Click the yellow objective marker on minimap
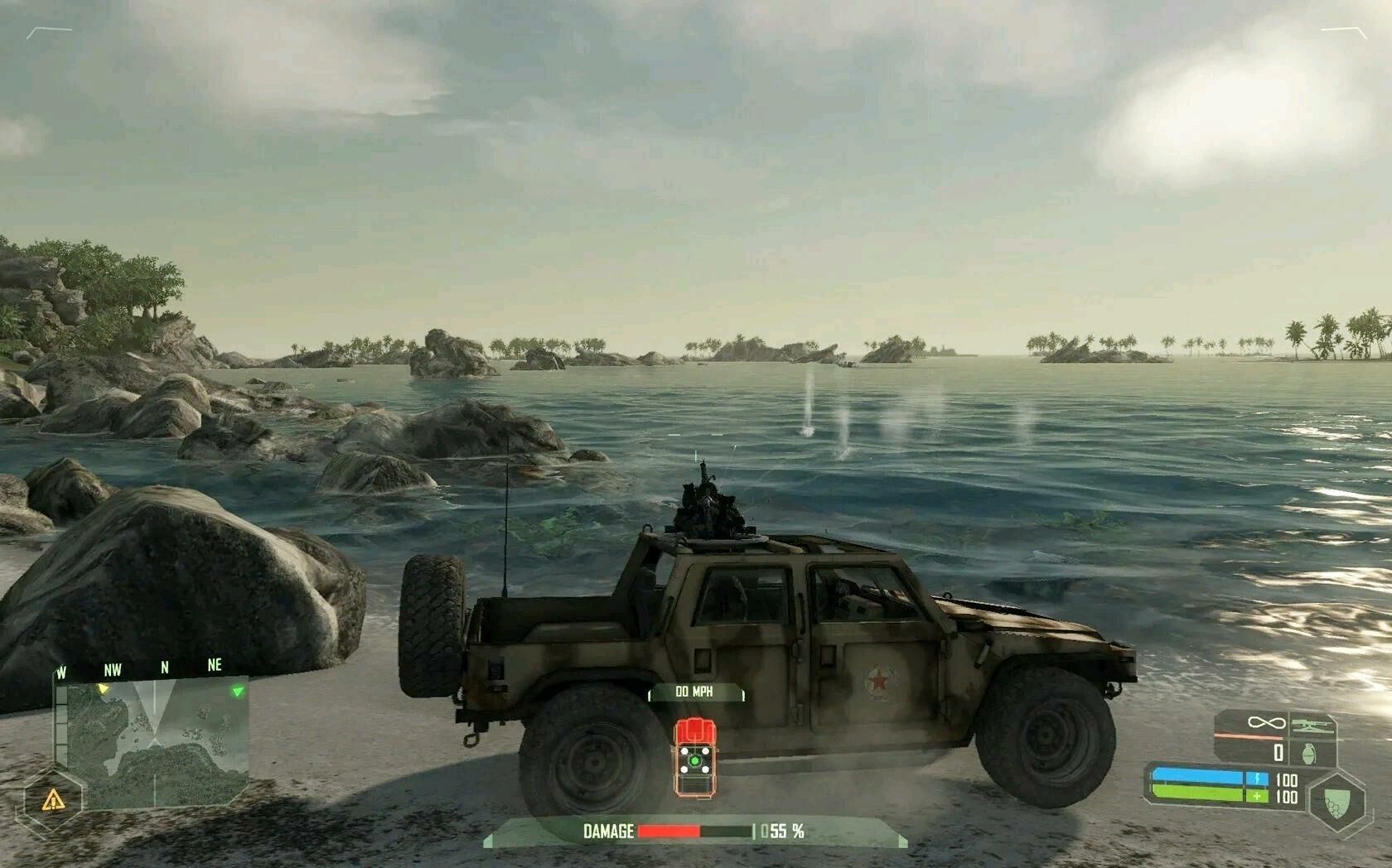 click(103, 688)
